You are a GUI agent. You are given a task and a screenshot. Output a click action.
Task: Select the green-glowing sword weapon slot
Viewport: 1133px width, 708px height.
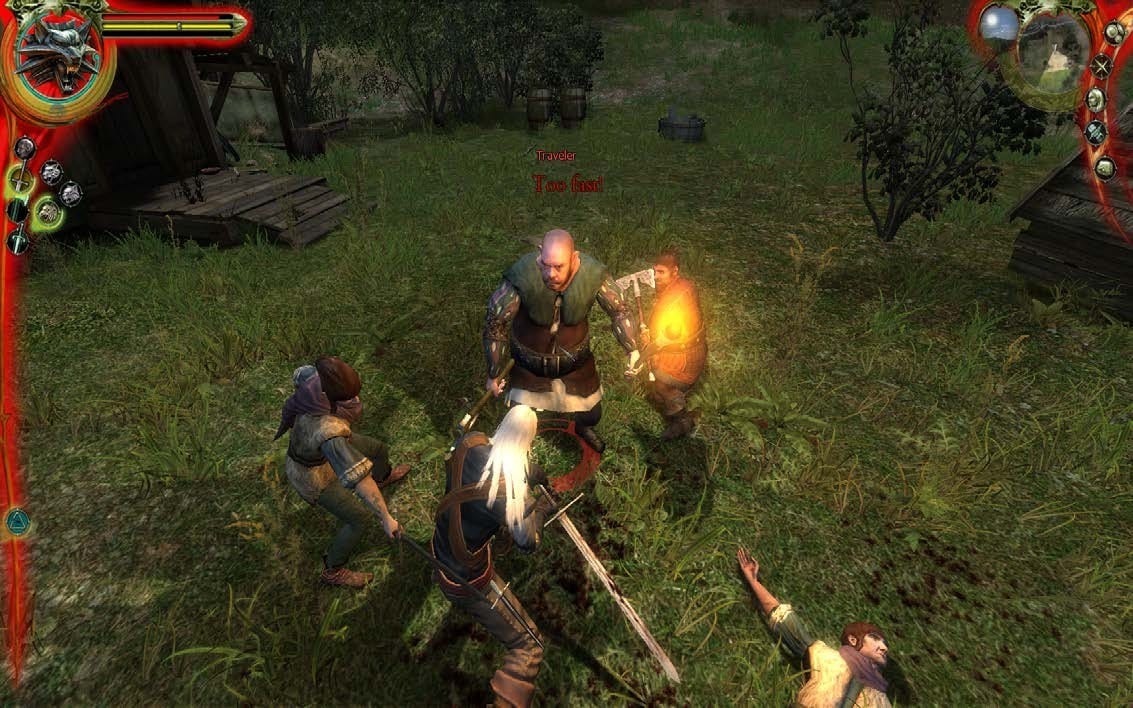19,180
